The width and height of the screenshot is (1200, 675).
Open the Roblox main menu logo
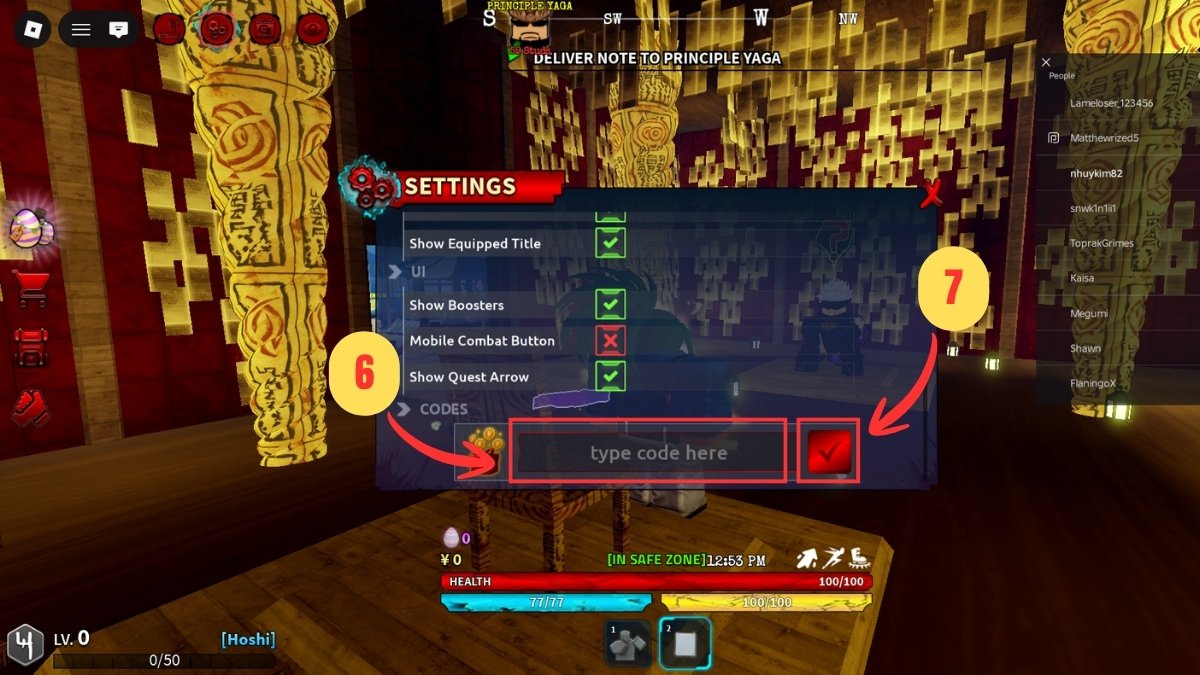click(x=32, y=29)
